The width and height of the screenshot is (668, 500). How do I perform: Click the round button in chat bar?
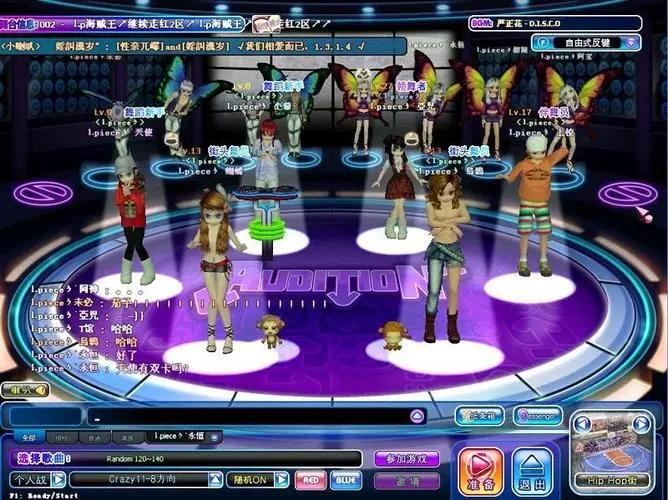417,417
